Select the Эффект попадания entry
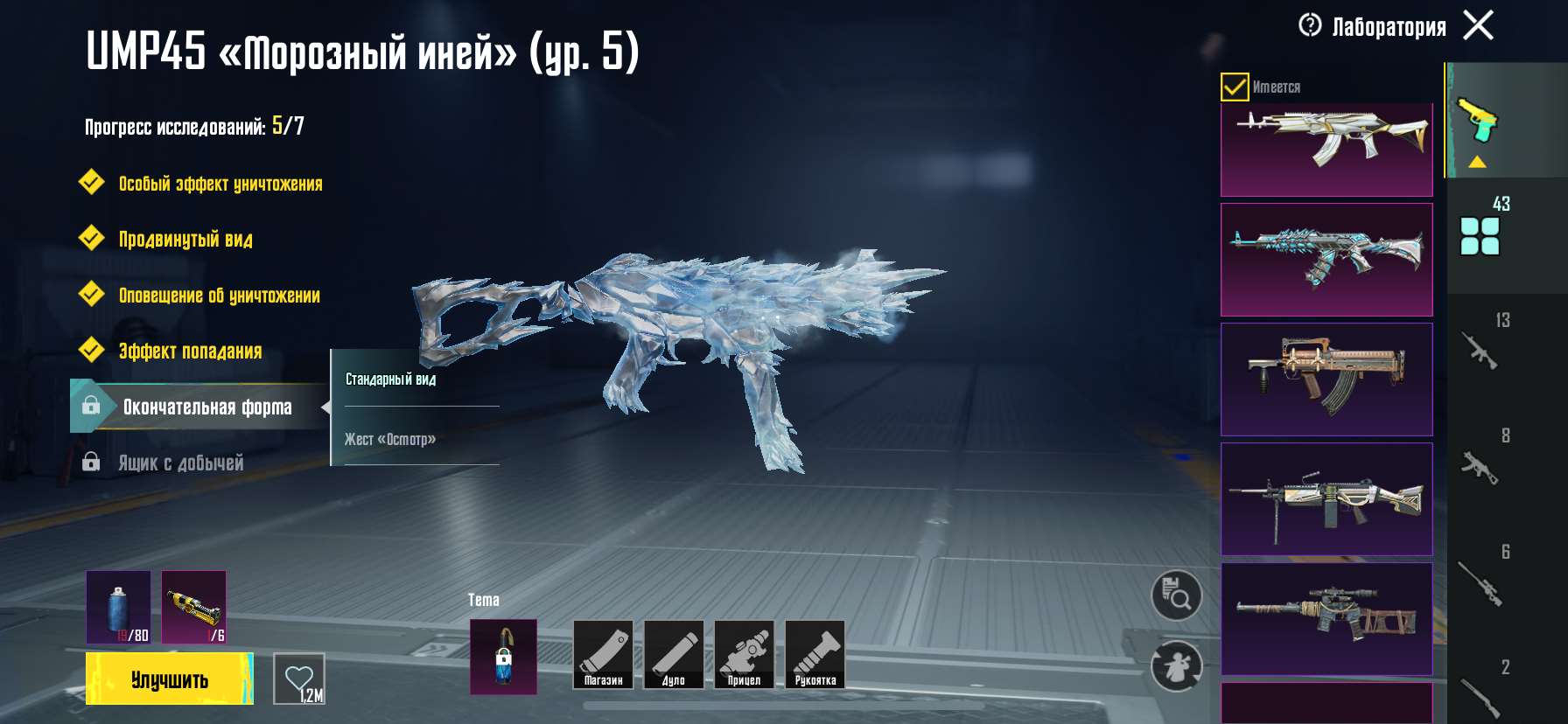 [190, 352]
